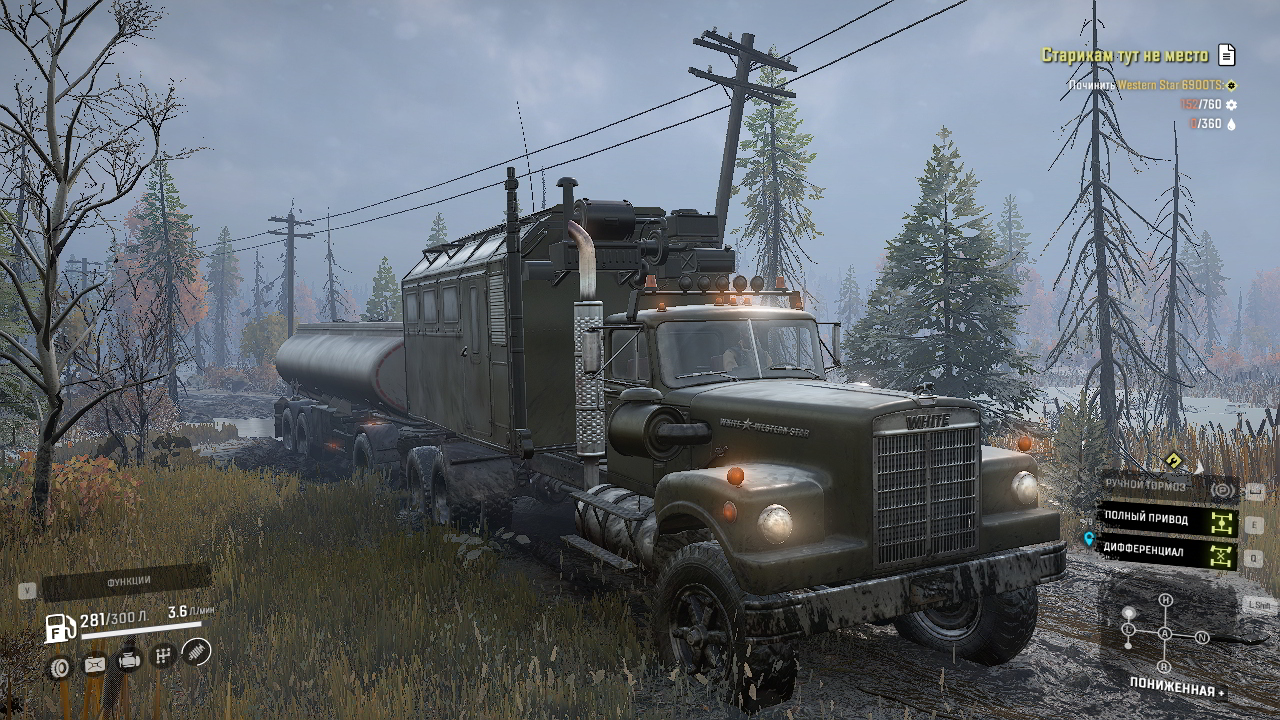Select the H high gear node
The height and width of the screenshot is (720, 1280).
[1165, 600]
